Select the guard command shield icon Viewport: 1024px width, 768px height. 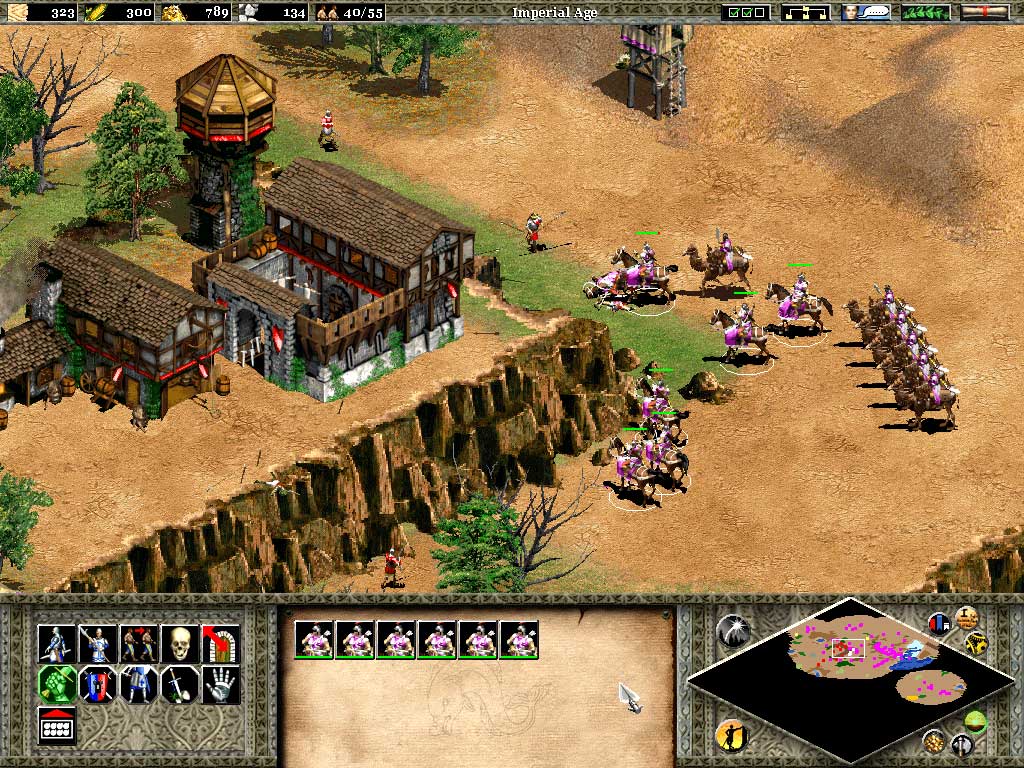(x=97, y=685)
